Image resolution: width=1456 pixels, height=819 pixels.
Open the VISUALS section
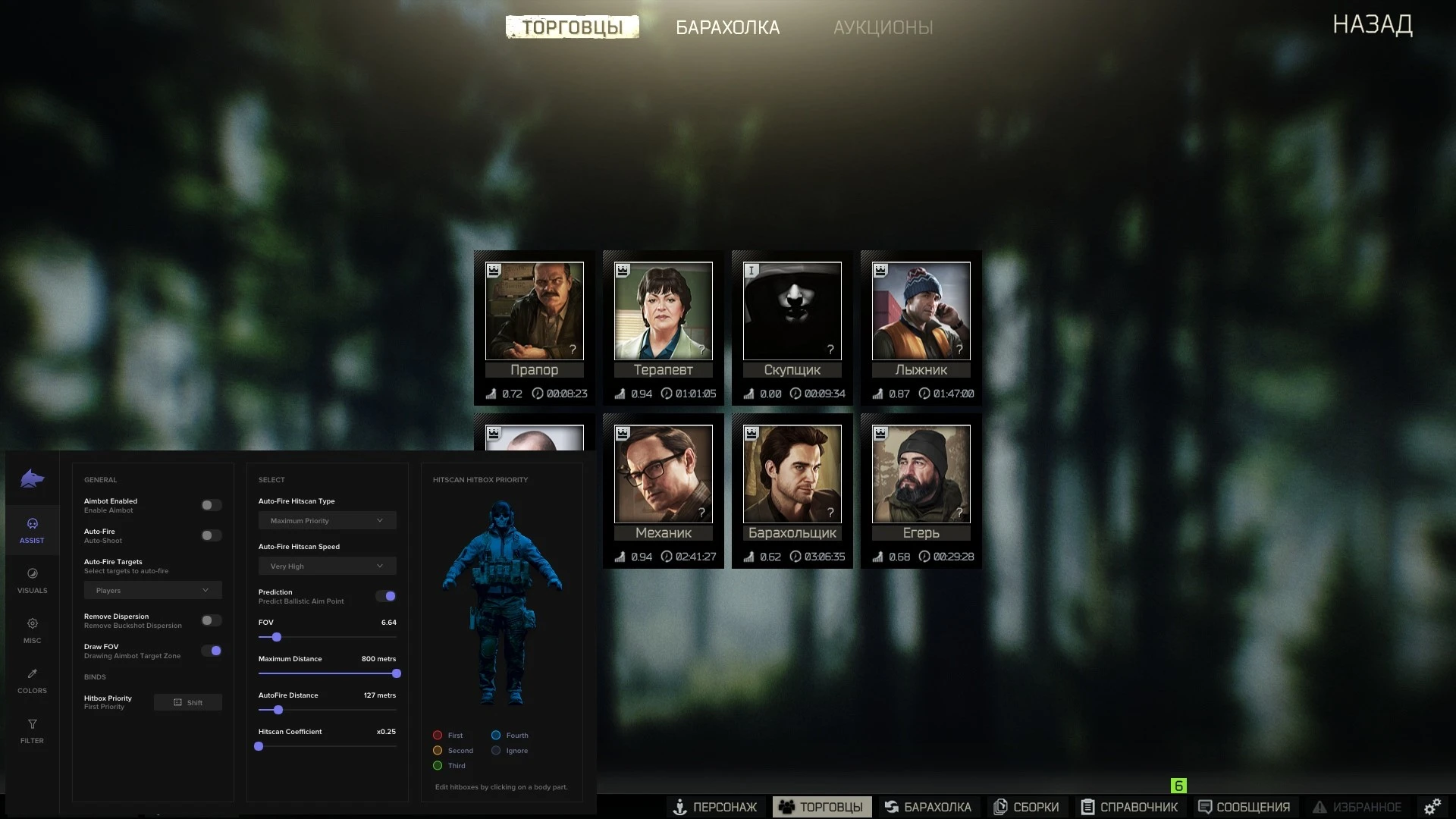(x=32, y=580)
